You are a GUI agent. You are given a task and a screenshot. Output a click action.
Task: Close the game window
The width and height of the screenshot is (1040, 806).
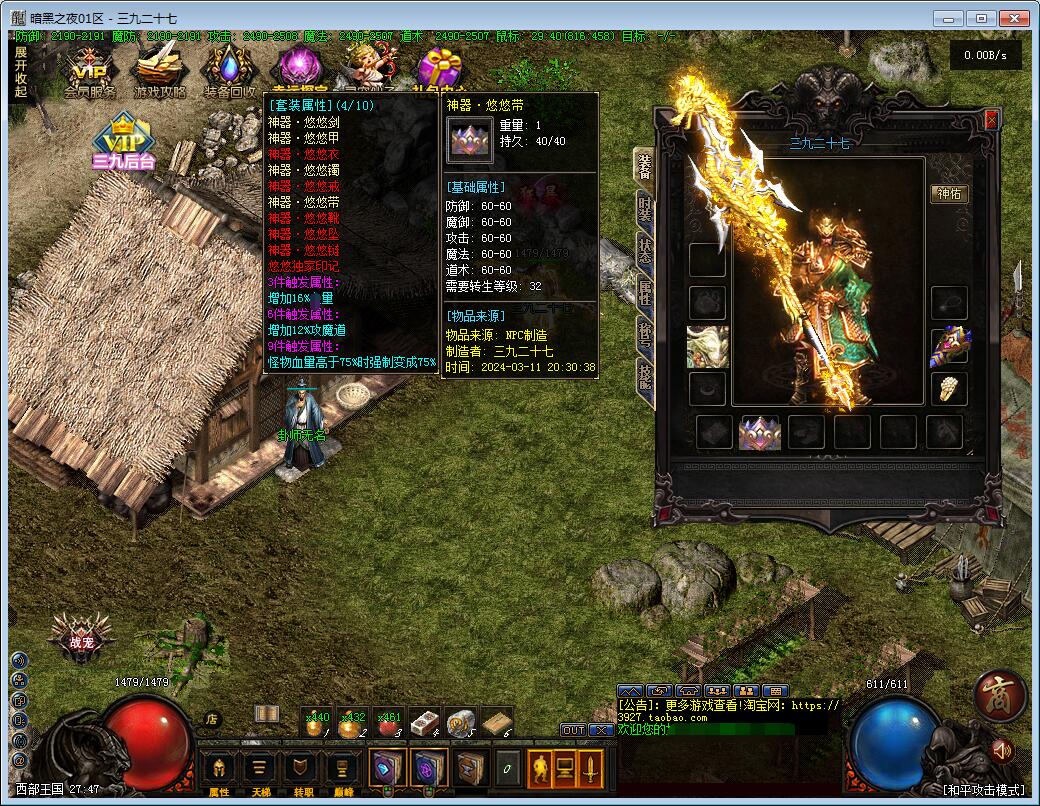coord(1013,17)
